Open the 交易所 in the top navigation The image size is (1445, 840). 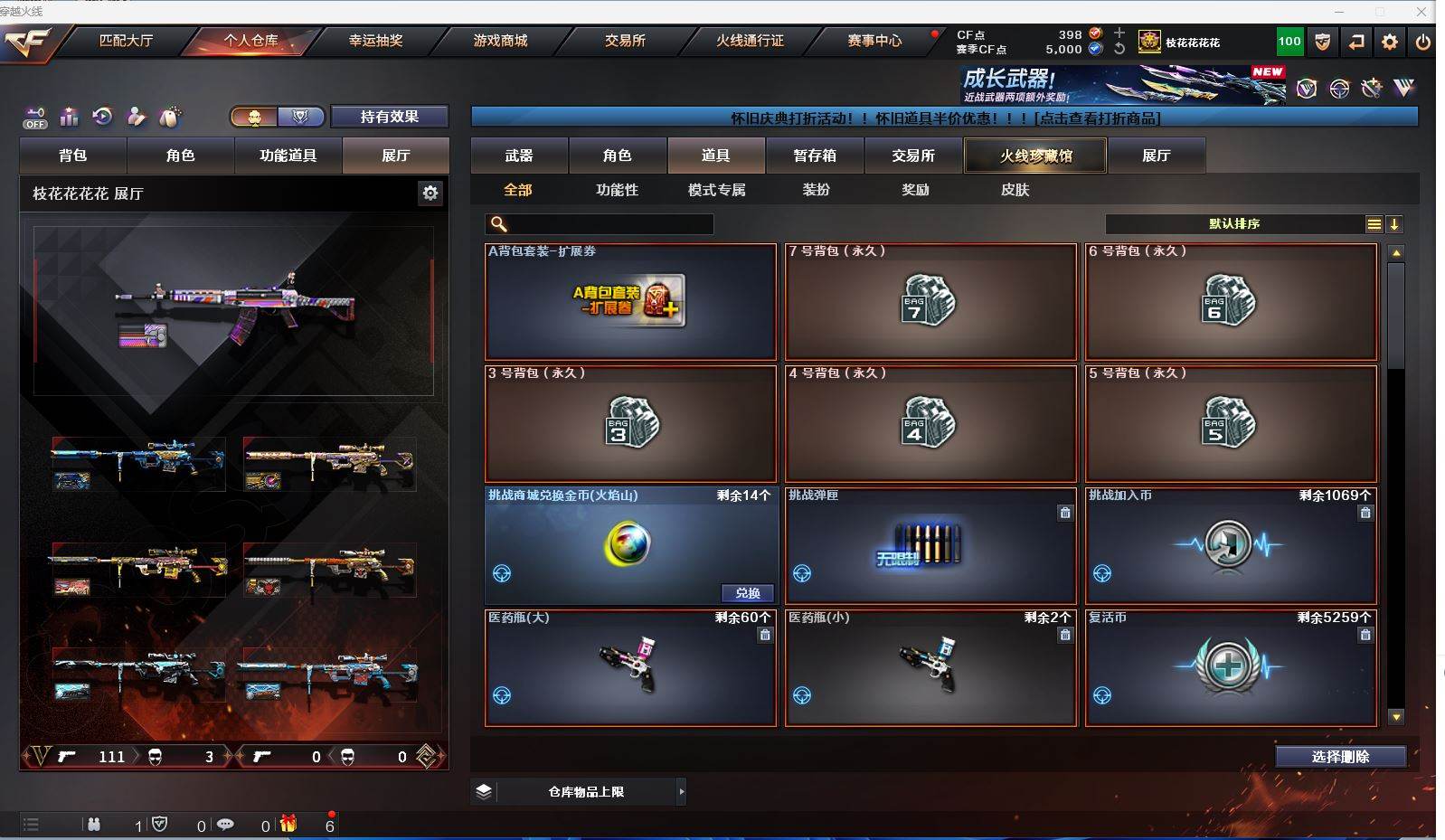click(625, 41)
